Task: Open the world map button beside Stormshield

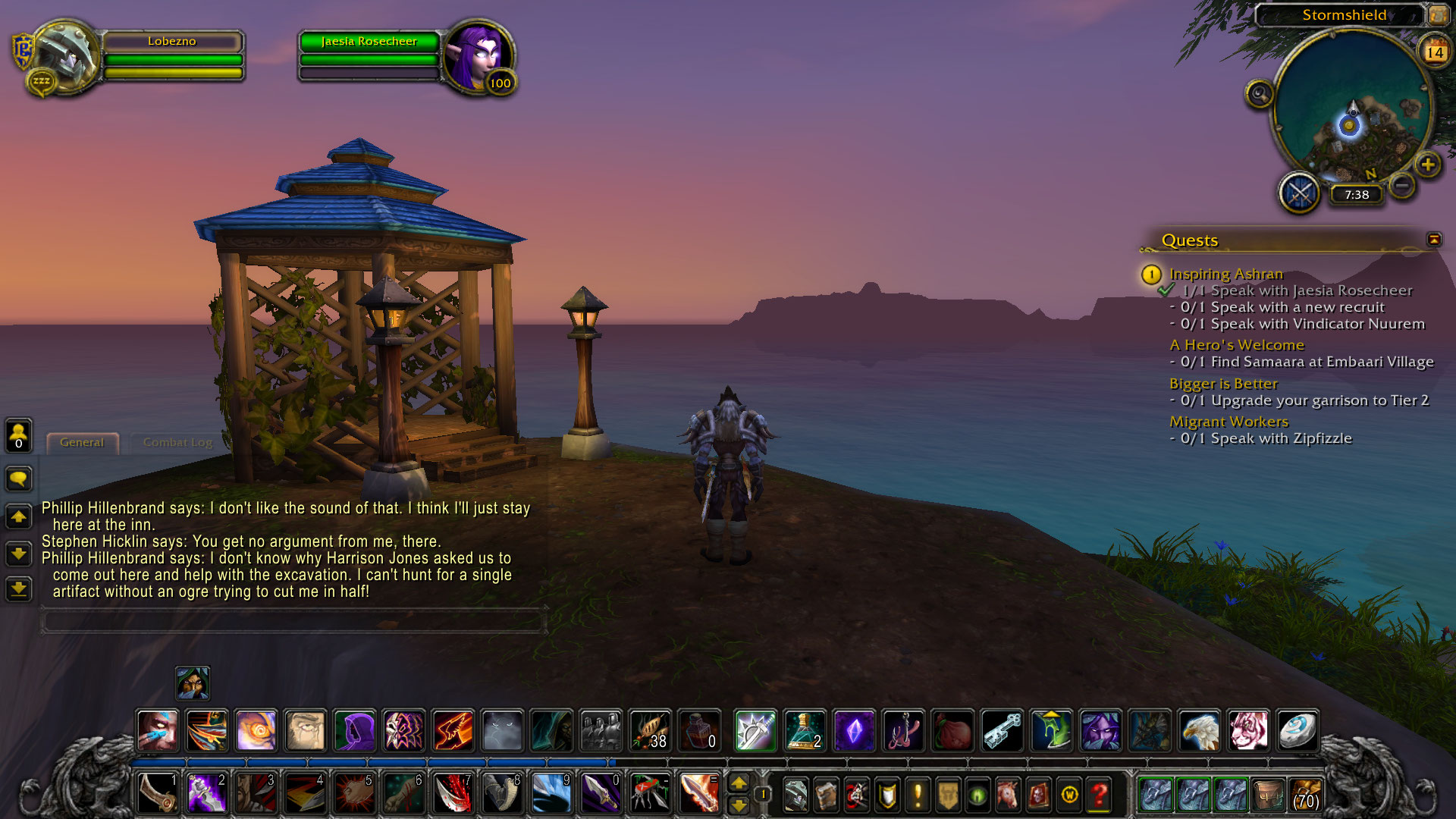Action: point(1437,14)
